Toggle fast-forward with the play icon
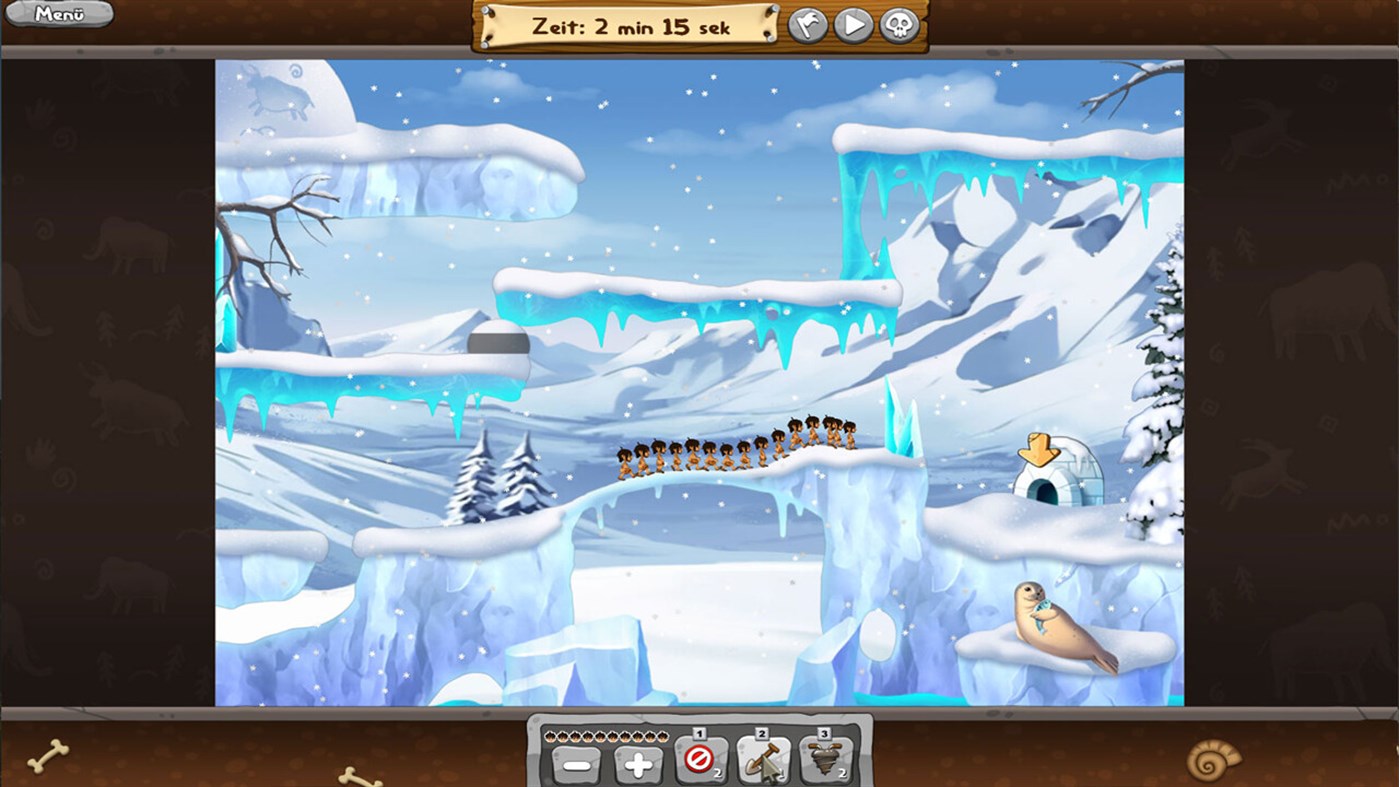The height and width of the screenshot is (787, 1399). 853,24
